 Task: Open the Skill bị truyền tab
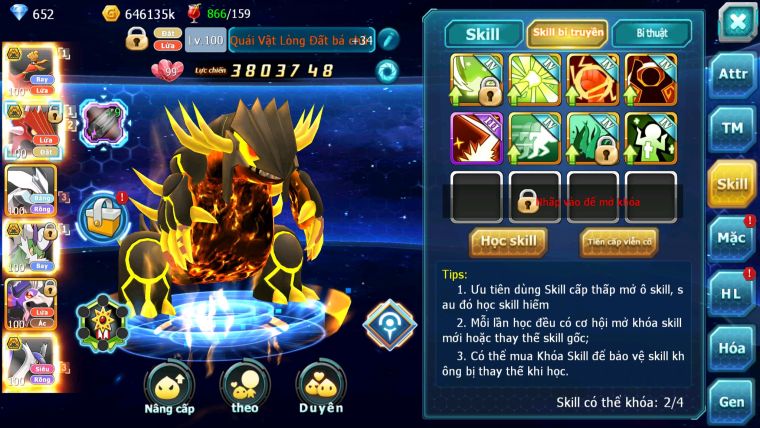567,33
